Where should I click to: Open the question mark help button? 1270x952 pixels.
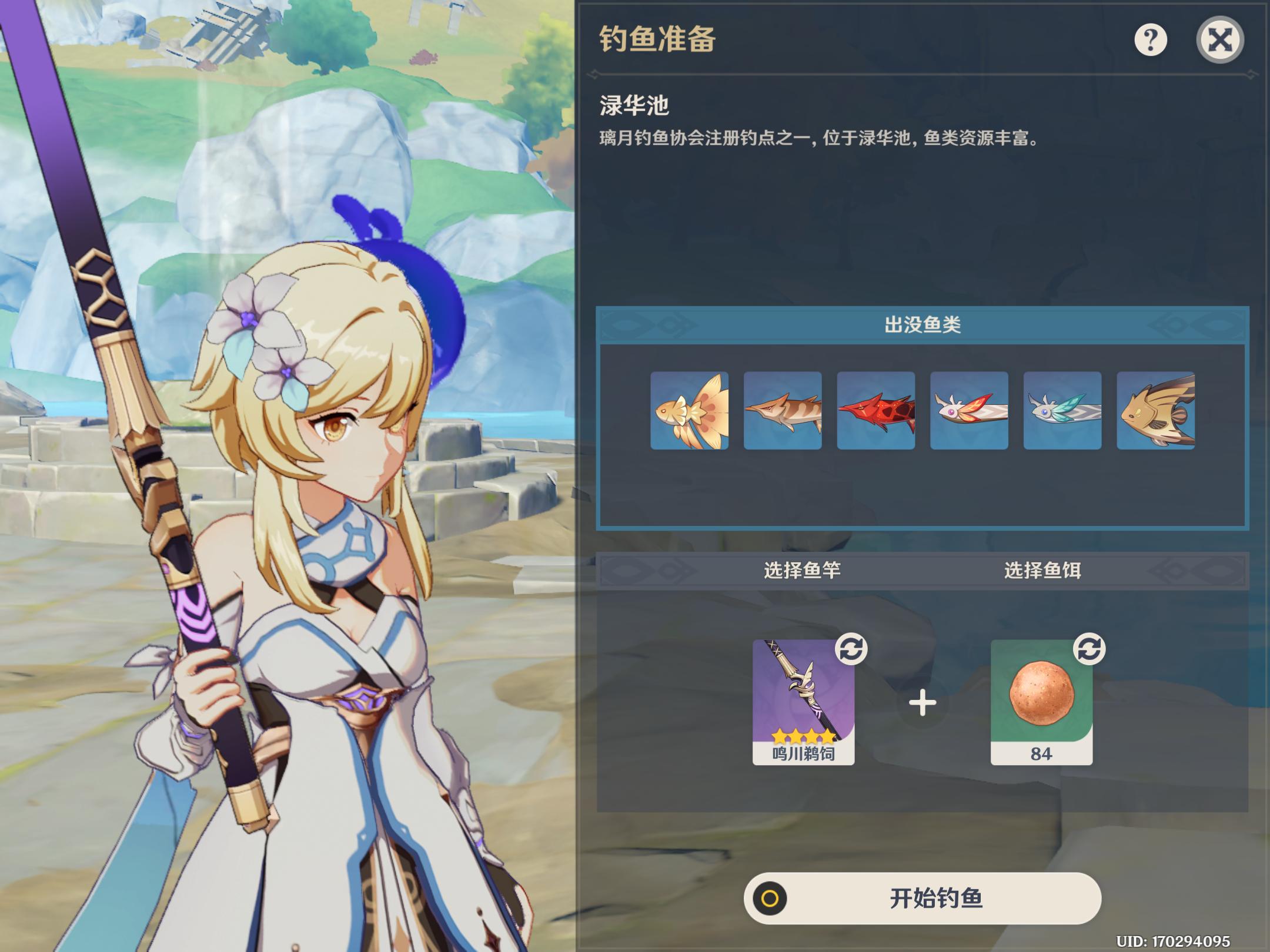[1150, 40]
